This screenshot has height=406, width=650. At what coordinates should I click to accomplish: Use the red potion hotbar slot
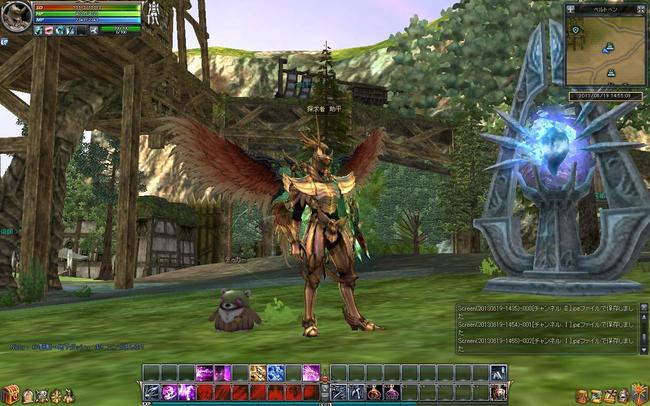(x=374, y=392)
